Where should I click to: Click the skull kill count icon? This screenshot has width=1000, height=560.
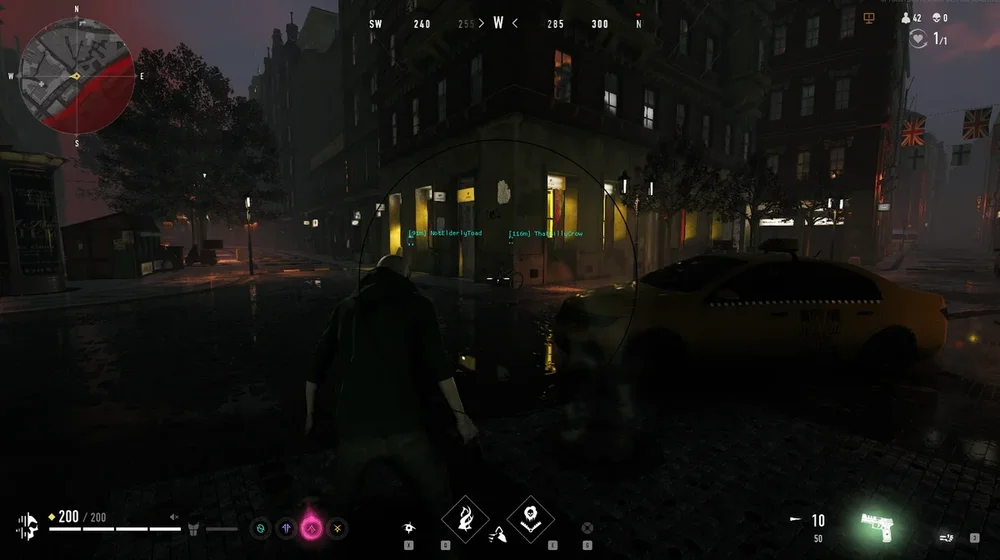coord(937,18)
